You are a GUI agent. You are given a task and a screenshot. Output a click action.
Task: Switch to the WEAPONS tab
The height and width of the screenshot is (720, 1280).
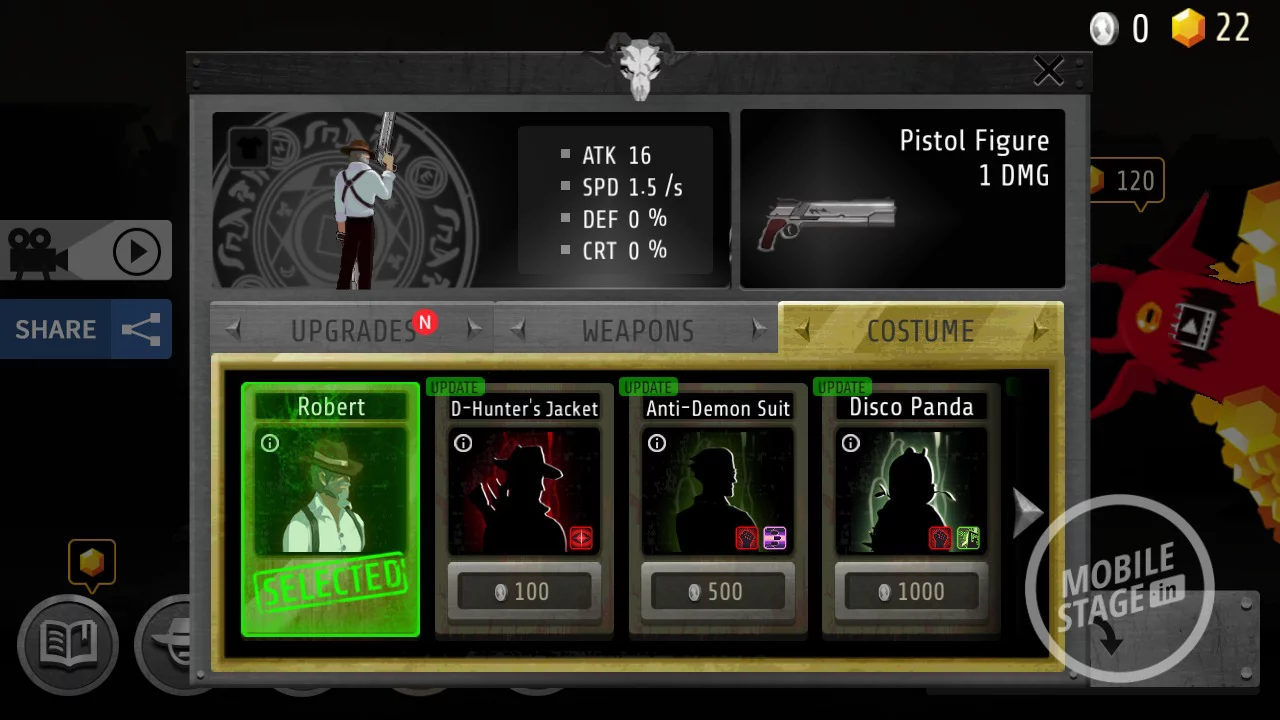coord(637,330)
